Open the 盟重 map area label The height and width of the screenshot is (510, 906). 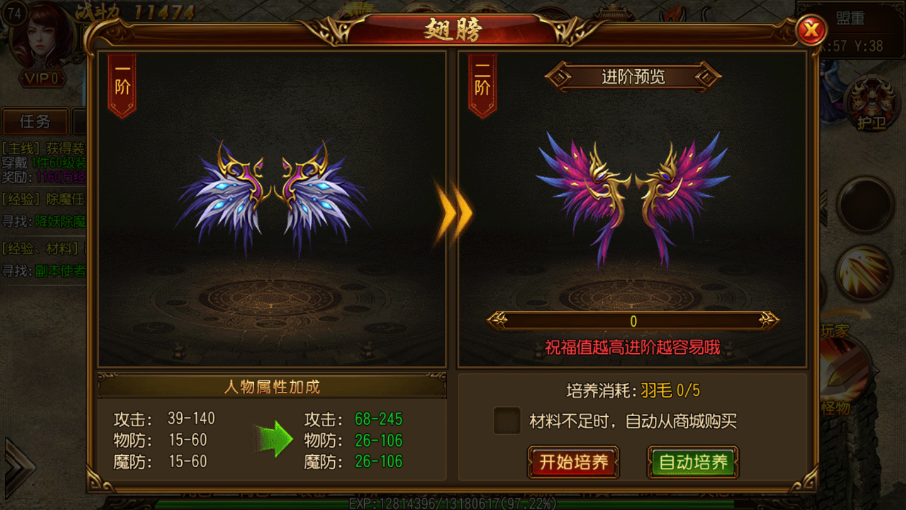click(850, 18)
